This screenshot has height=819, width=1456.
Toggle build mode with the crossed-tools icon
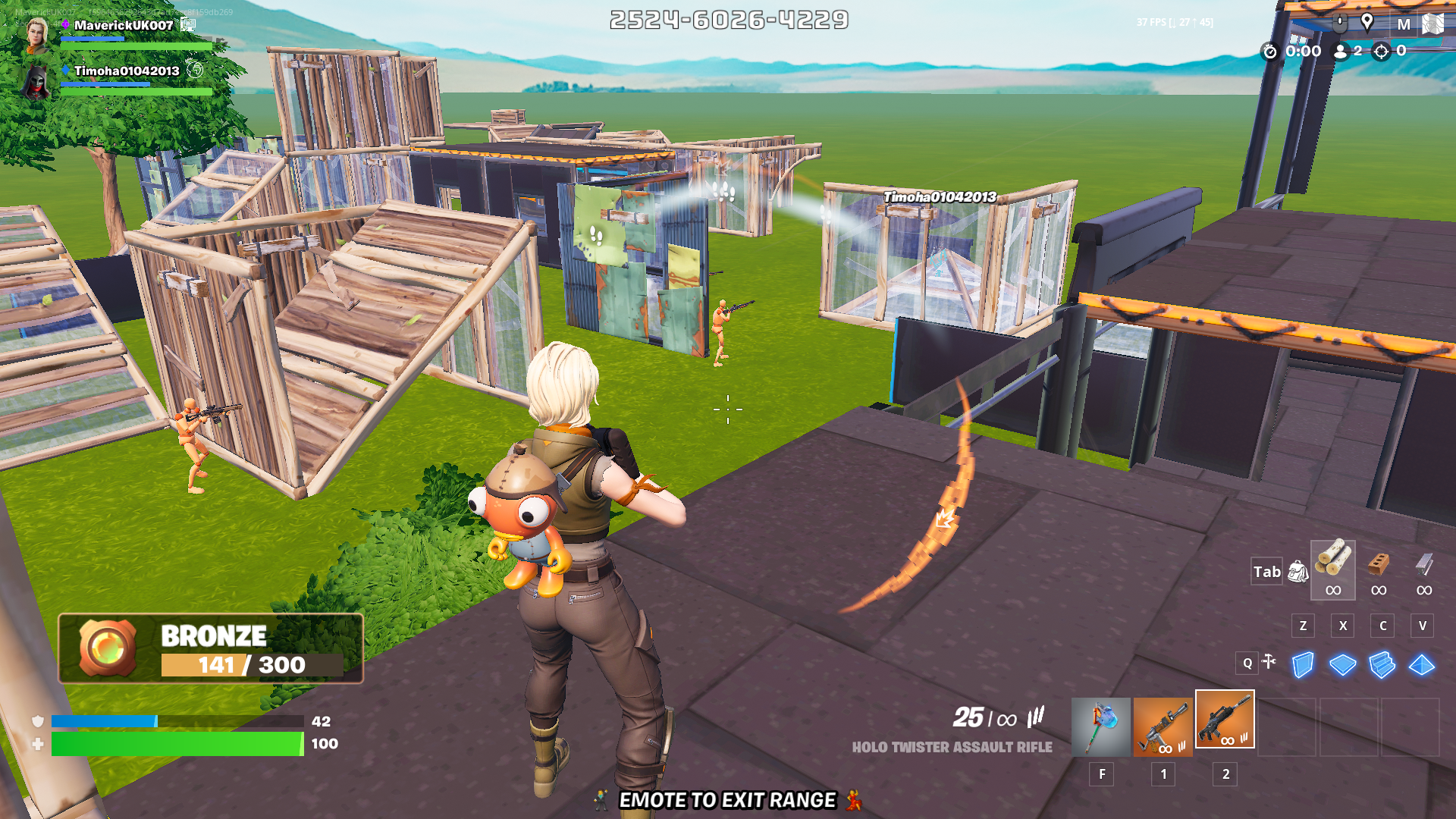(x=1269, y=662)
